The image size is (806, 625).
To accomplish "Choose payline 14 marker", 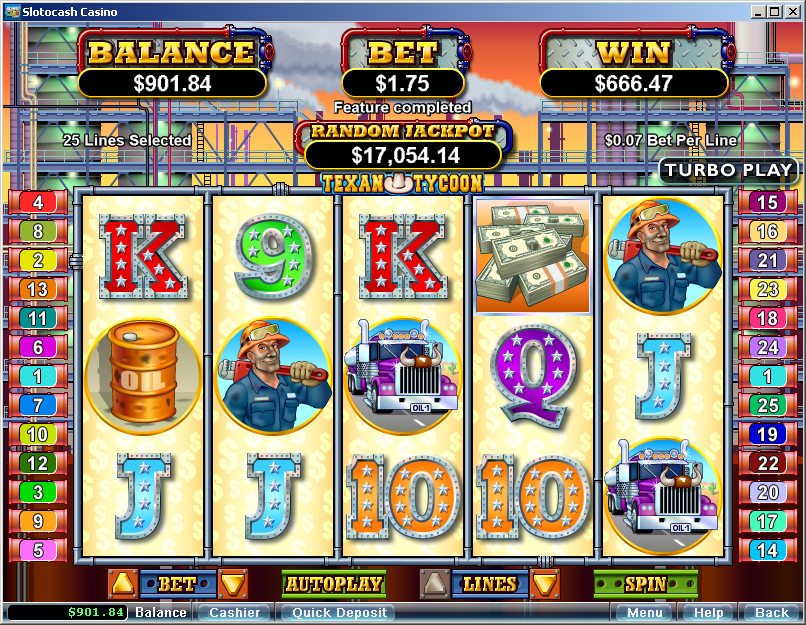I will pos(768,550).
